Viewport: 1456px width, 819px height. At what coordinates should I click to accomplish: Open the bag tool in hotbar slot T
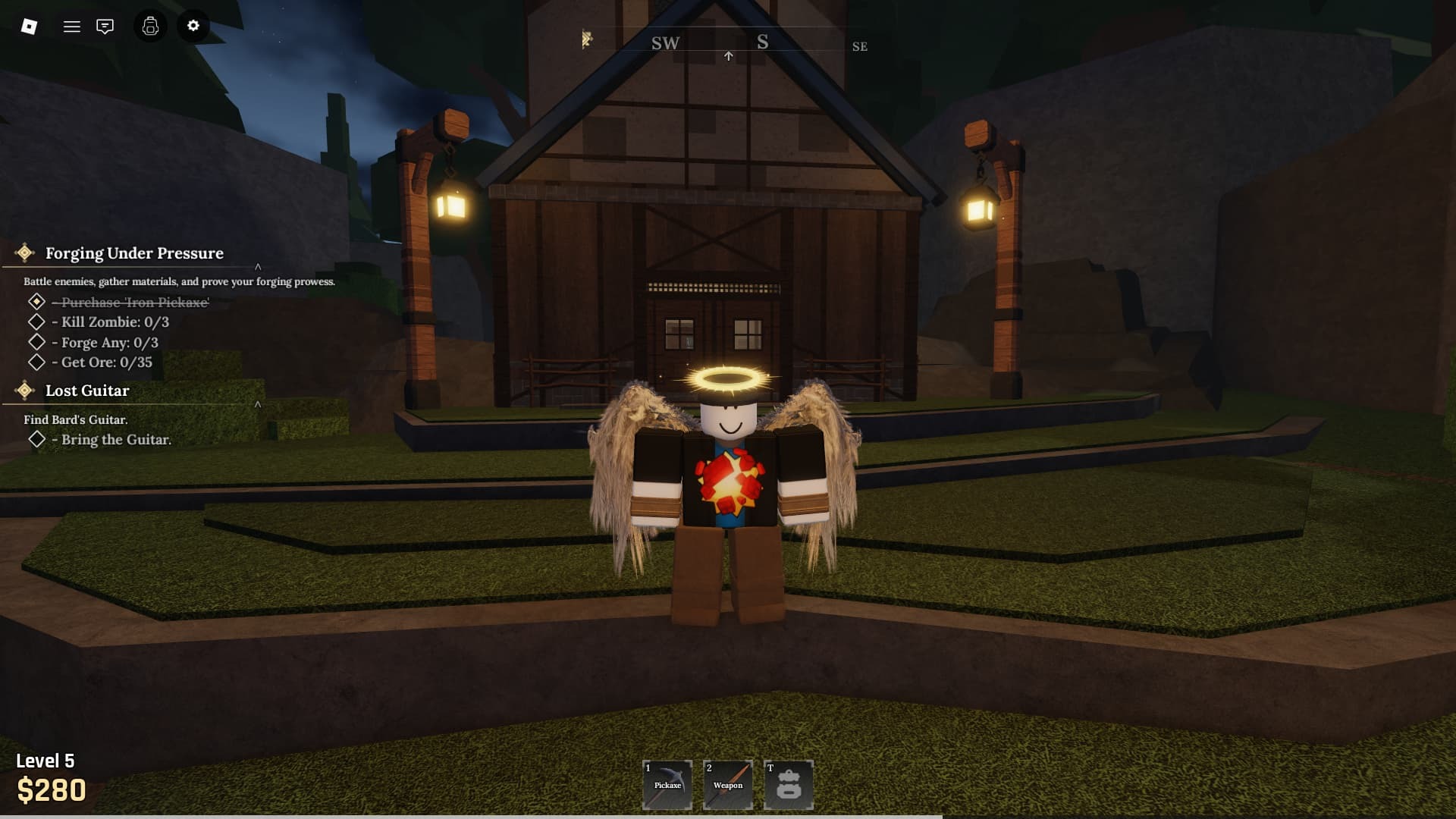point(789,784)
